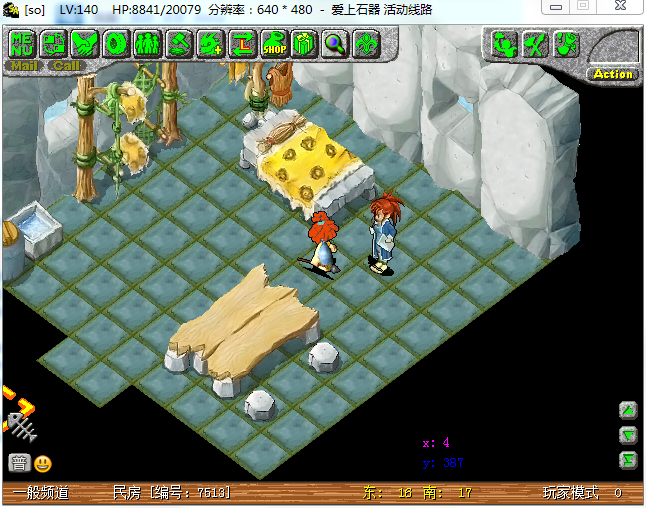Viewport: 646px width, 508px height.
Task: Click the gavel hammer icon
Action: pyautogui.click(x=179, y=44)
